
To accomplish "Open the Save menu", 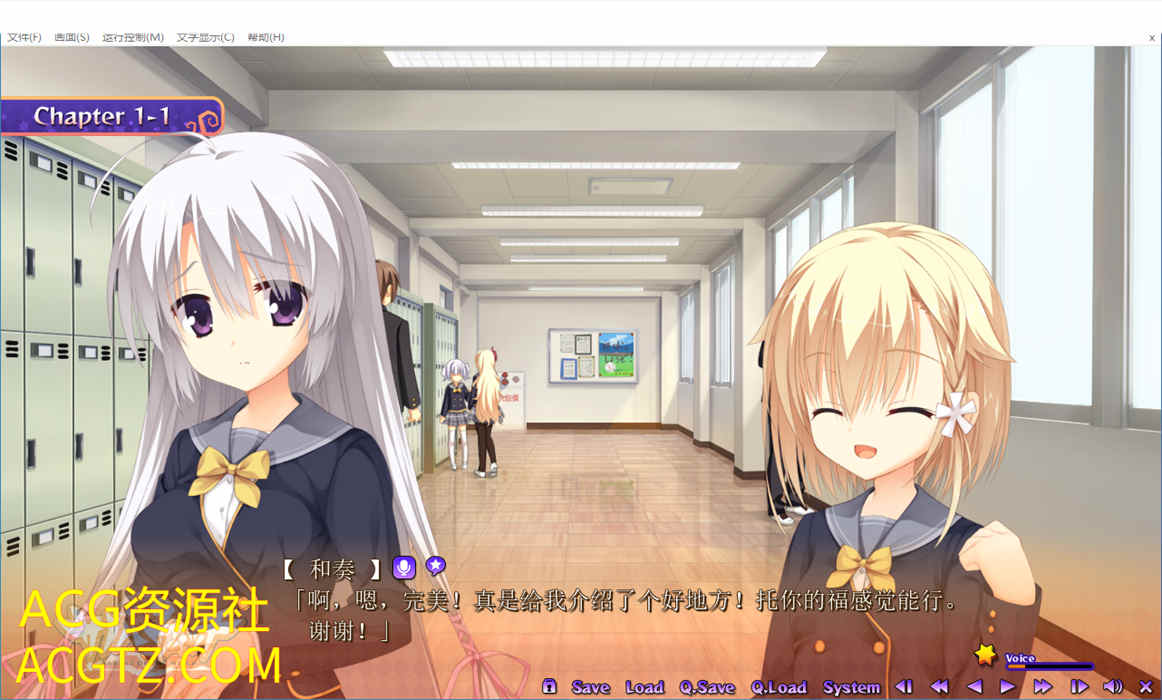I will point(590,687).
